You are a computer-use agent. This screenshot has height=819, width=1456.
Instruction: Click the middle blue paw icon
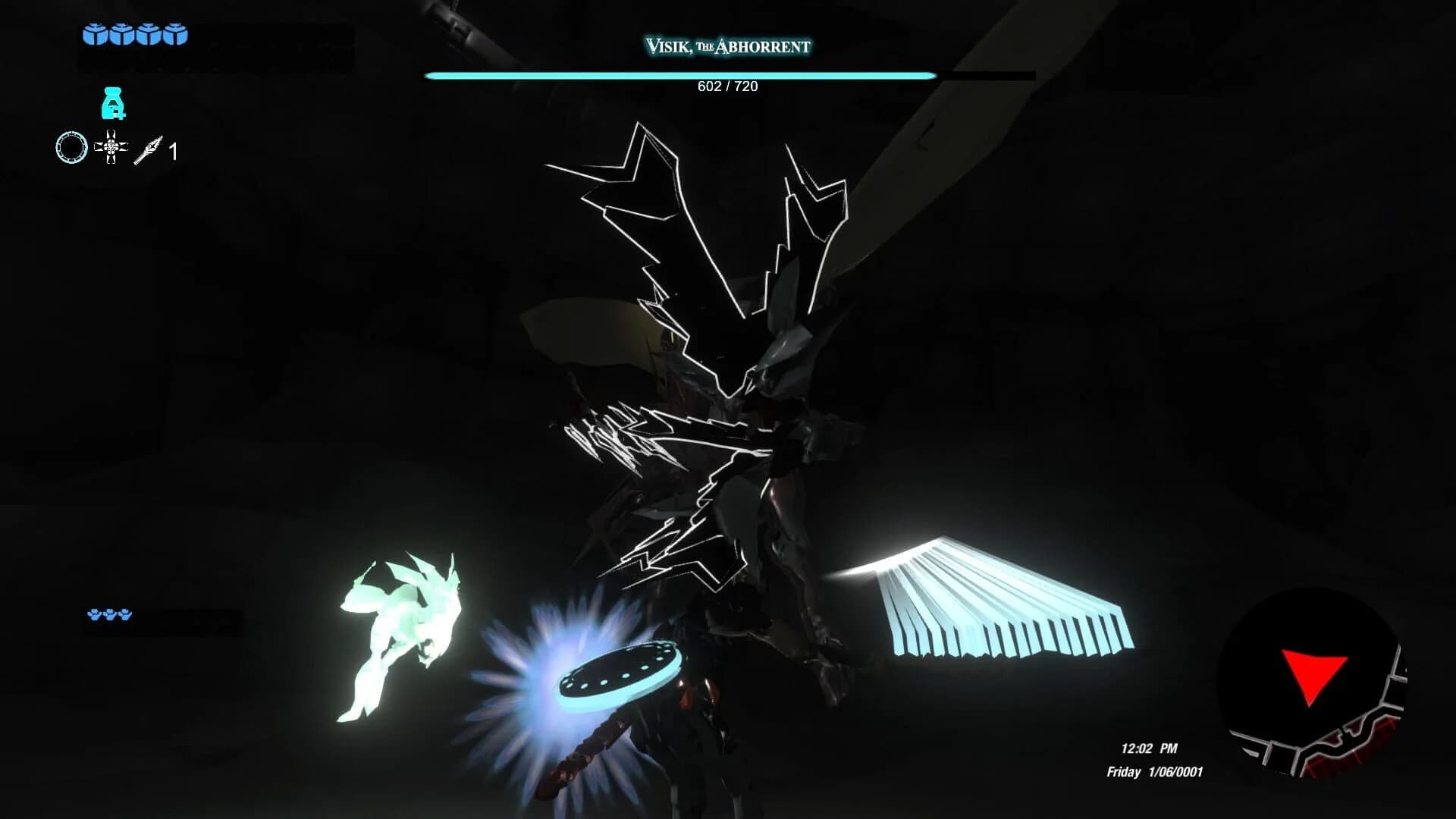(110, 616)
